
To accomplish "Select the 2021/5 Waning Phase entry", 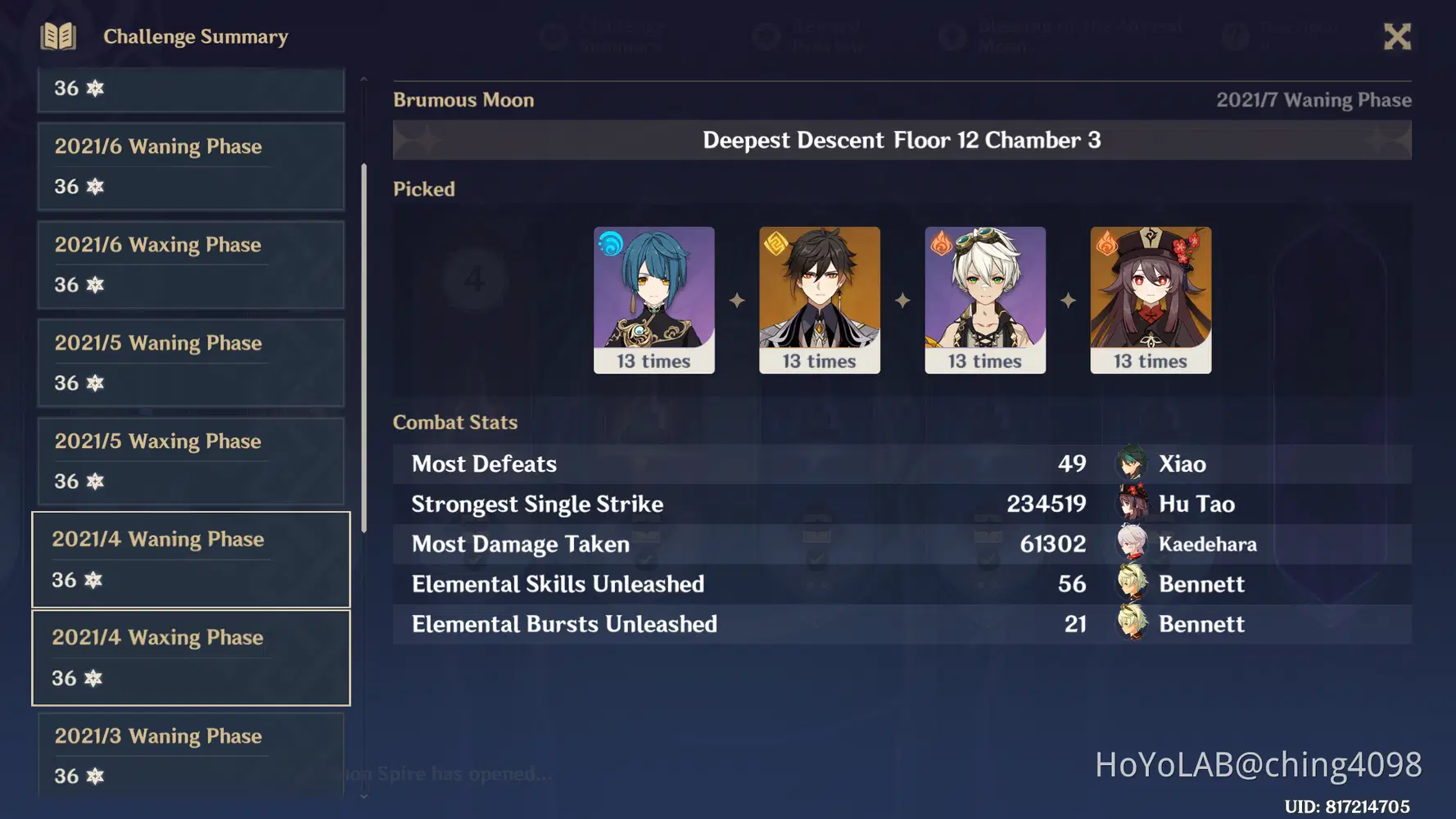I will 190,362.
